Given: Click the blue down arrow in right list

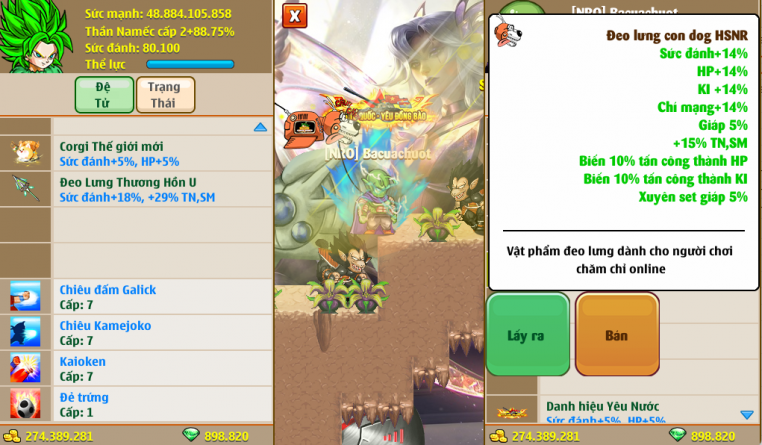Looking at the screenshot, I should pyautogui.click(x=747, y=414).
